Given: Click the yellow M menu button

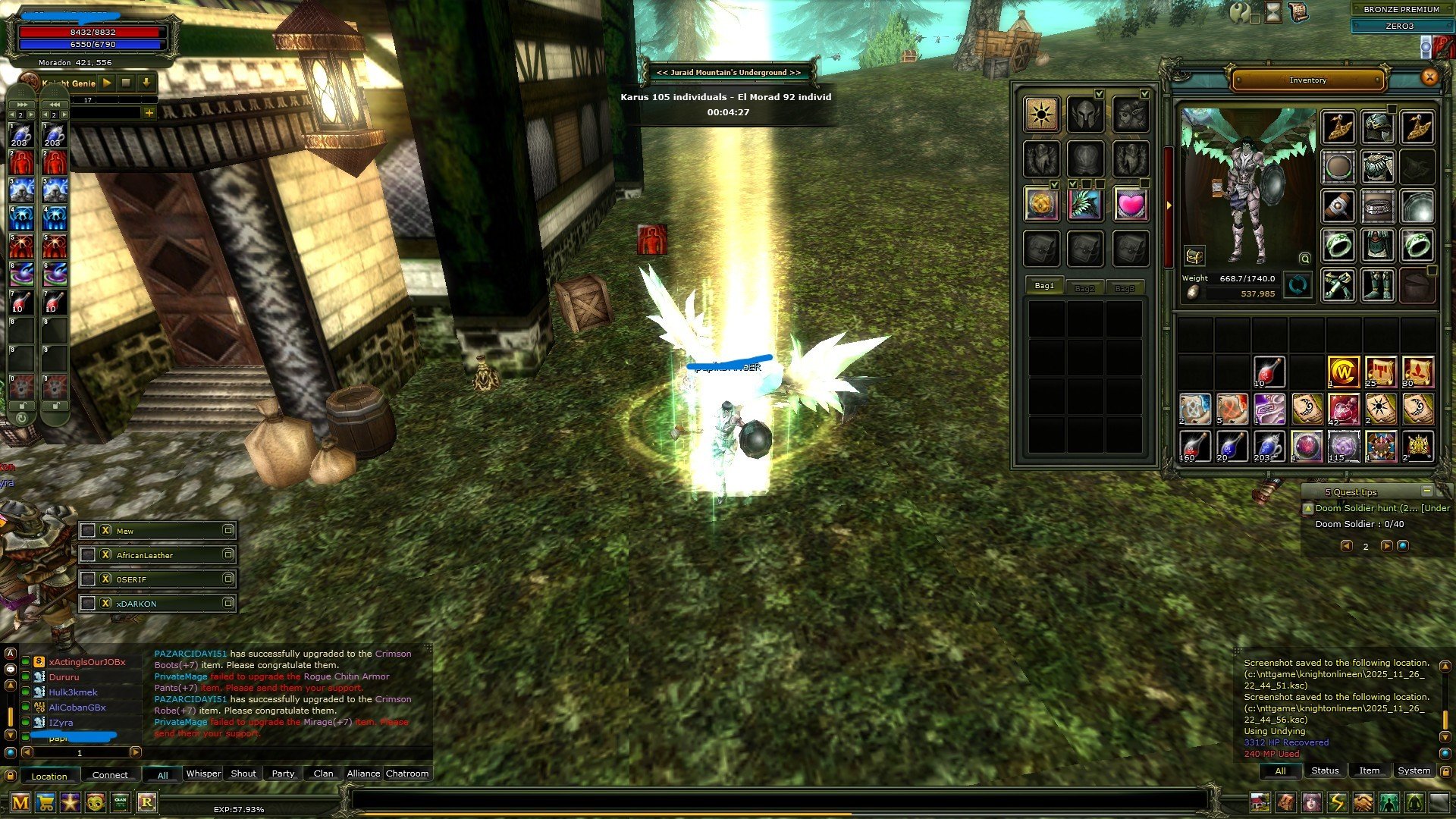Looking at the screenshot, I should 20,803.
